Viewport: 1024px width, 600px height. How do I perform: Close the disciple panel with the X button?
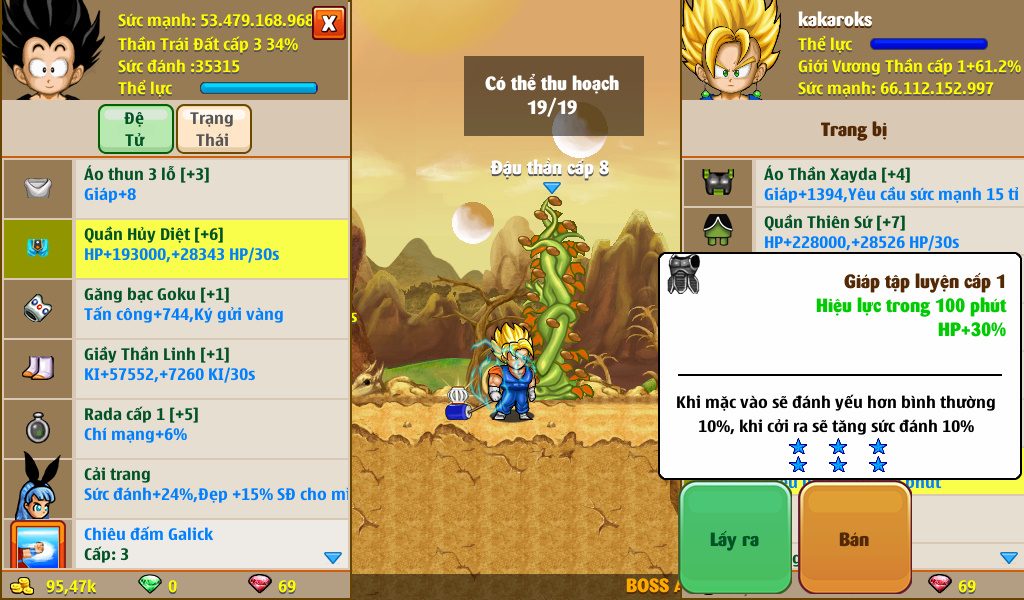coord(329,23)
